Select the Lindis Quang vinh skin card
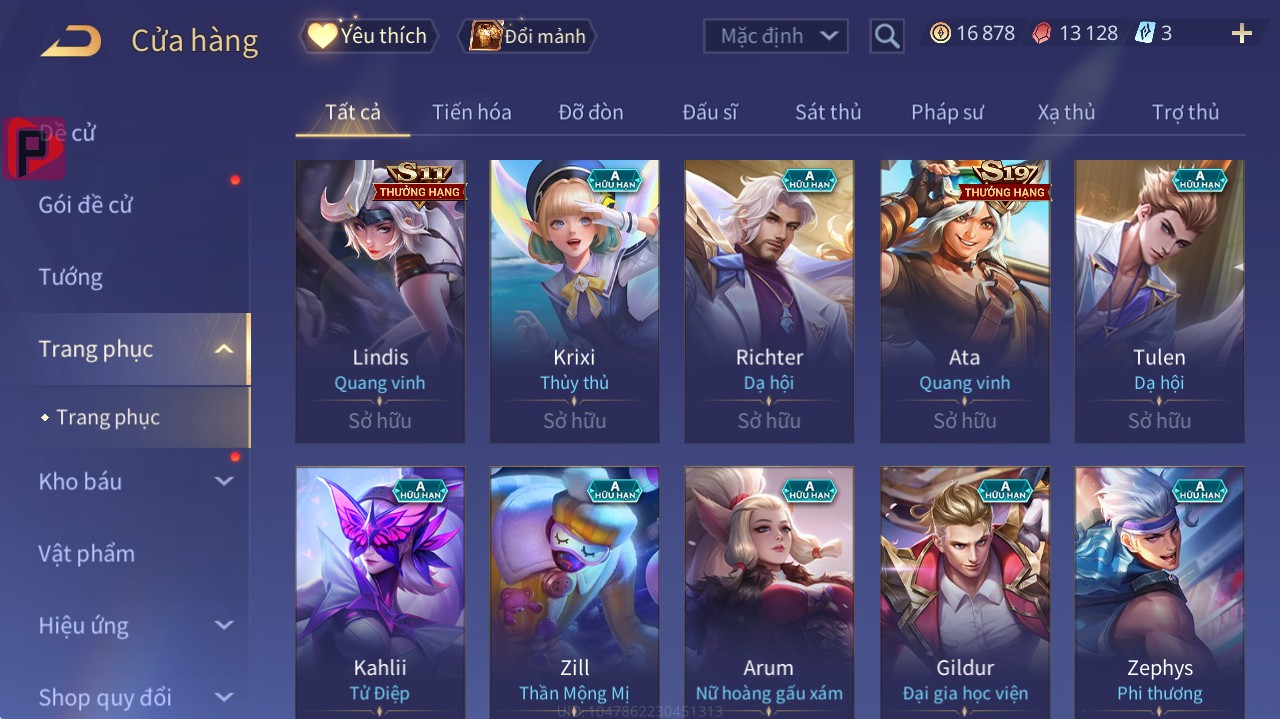The image size is (1280, 719). pyautogui.click(x=380, y=300)
